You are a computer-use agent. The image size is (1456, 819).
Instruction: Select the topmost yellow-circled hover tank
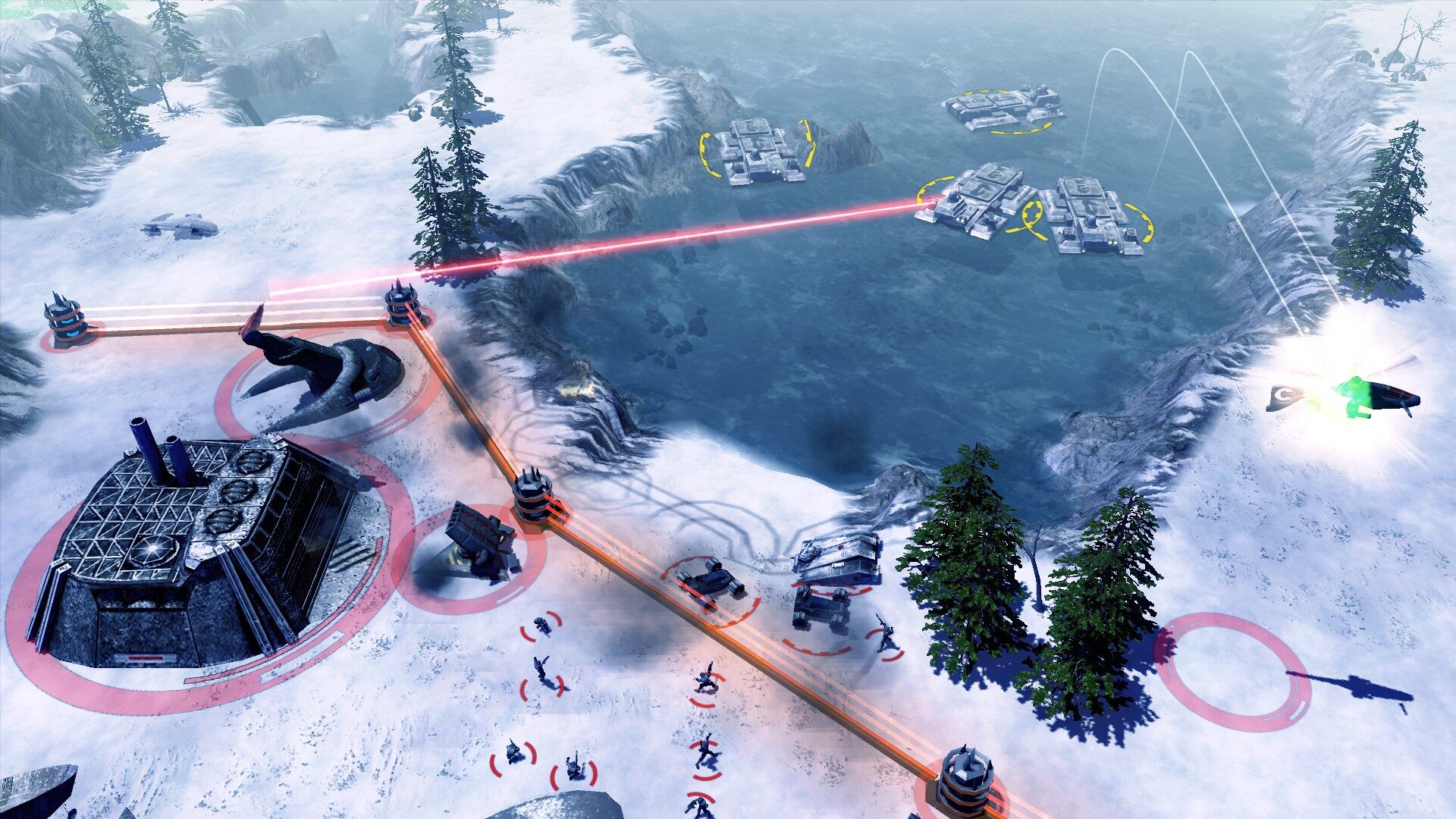[1001, 108]
